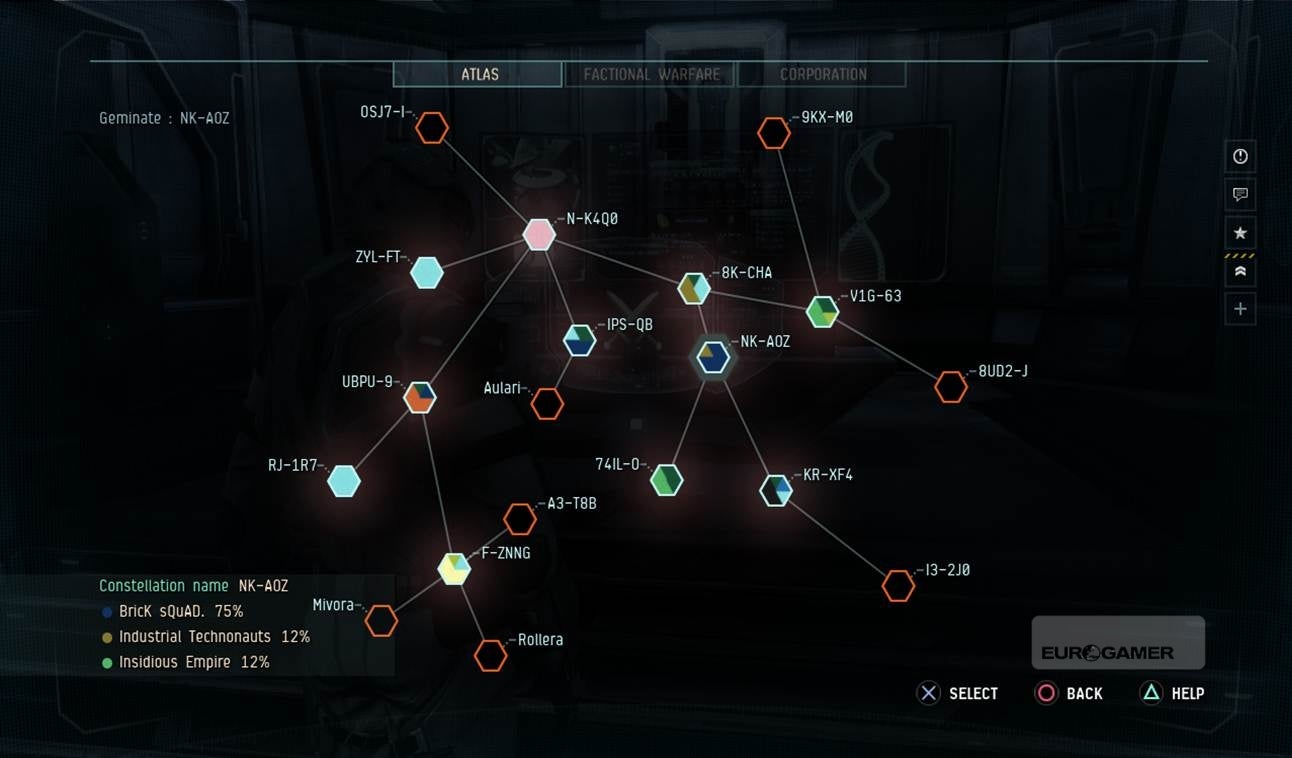Click the F-ZNNG hexagon node
Viewport: 1292px width, 758px height.
point(454,568)
